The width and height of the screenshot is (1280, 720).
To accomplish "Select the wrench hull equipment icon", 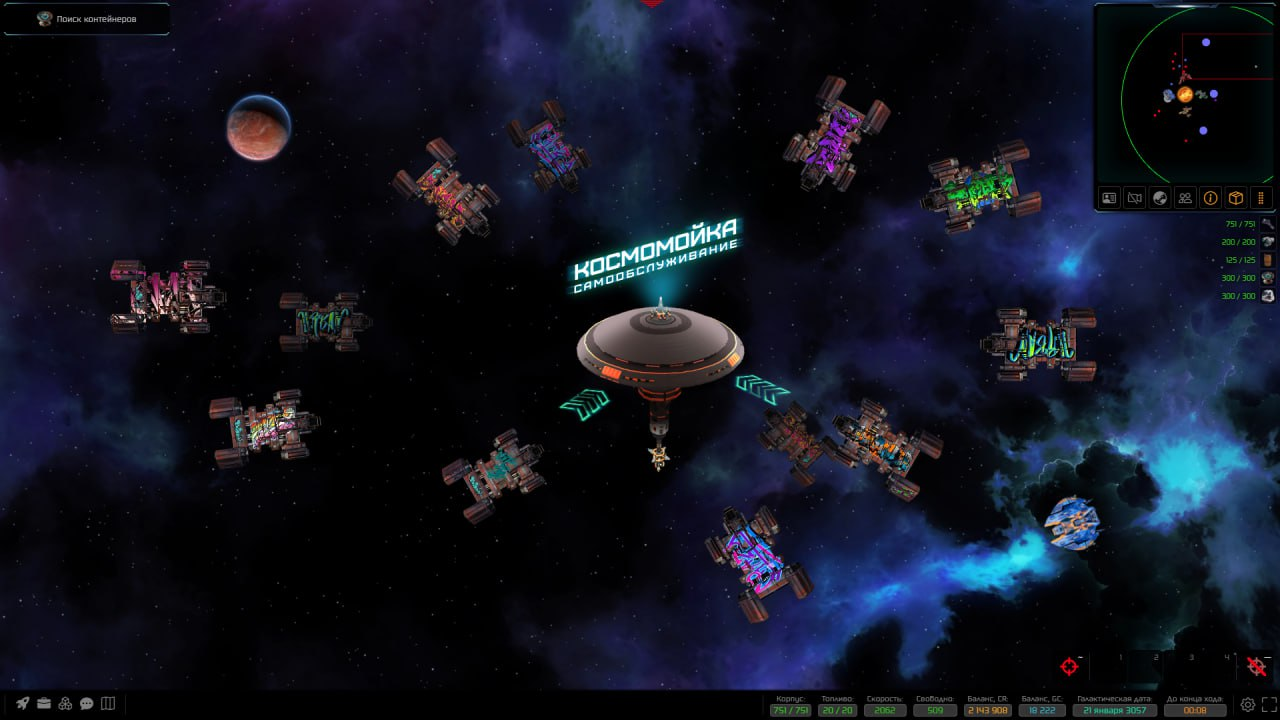I will [1268, 224].
